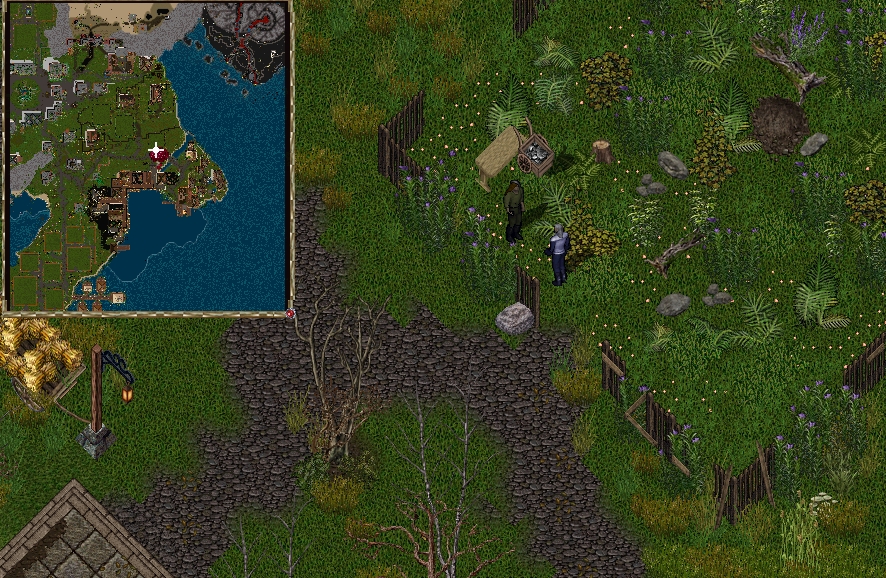Viewport: 886px width, 578px height.
Task: Click the white player marker on the minimap
Action: click(156, 152)
